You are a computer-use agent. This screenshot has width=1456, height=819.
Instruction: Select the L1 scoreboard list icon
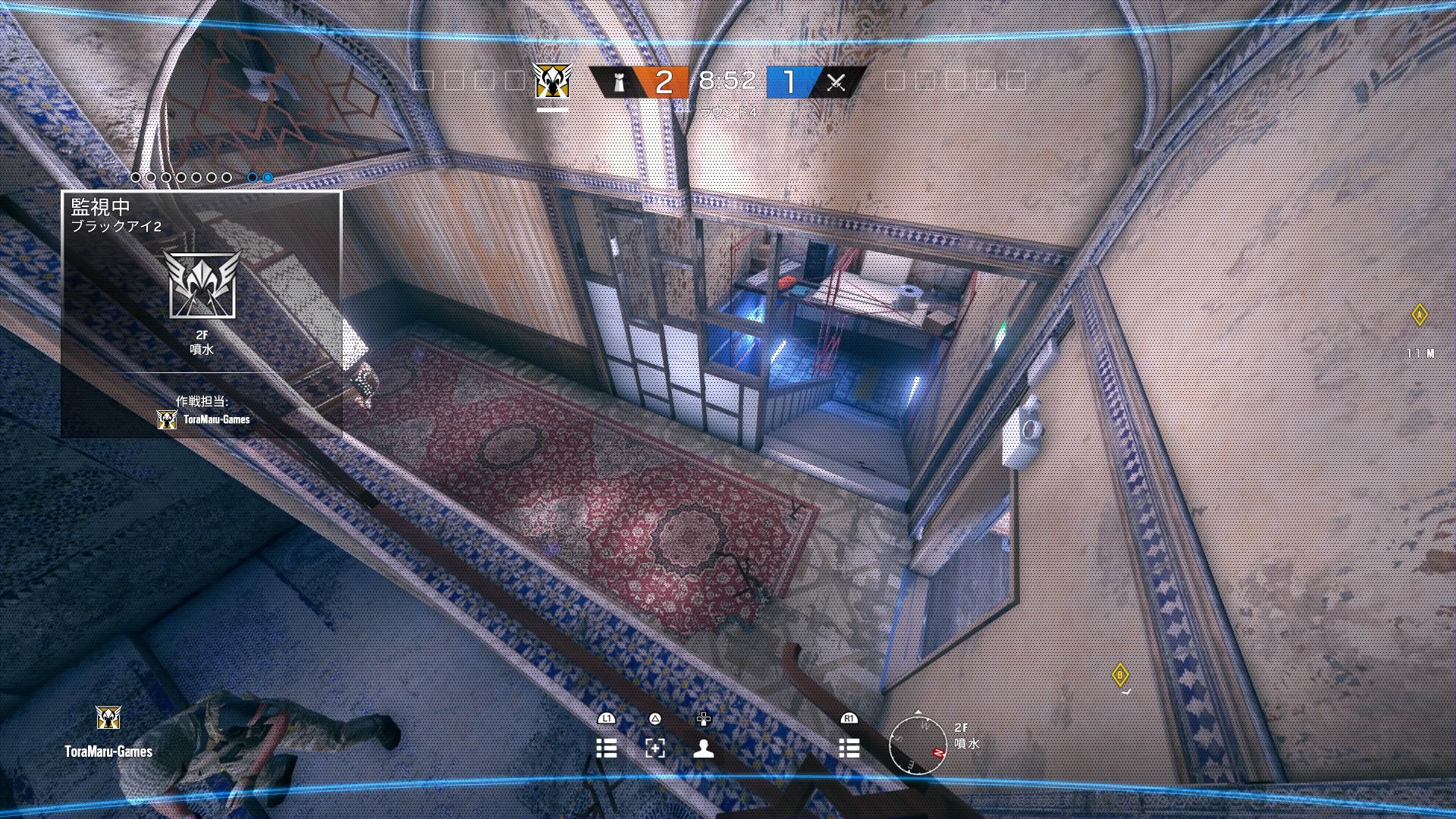[x=607, y=748]
